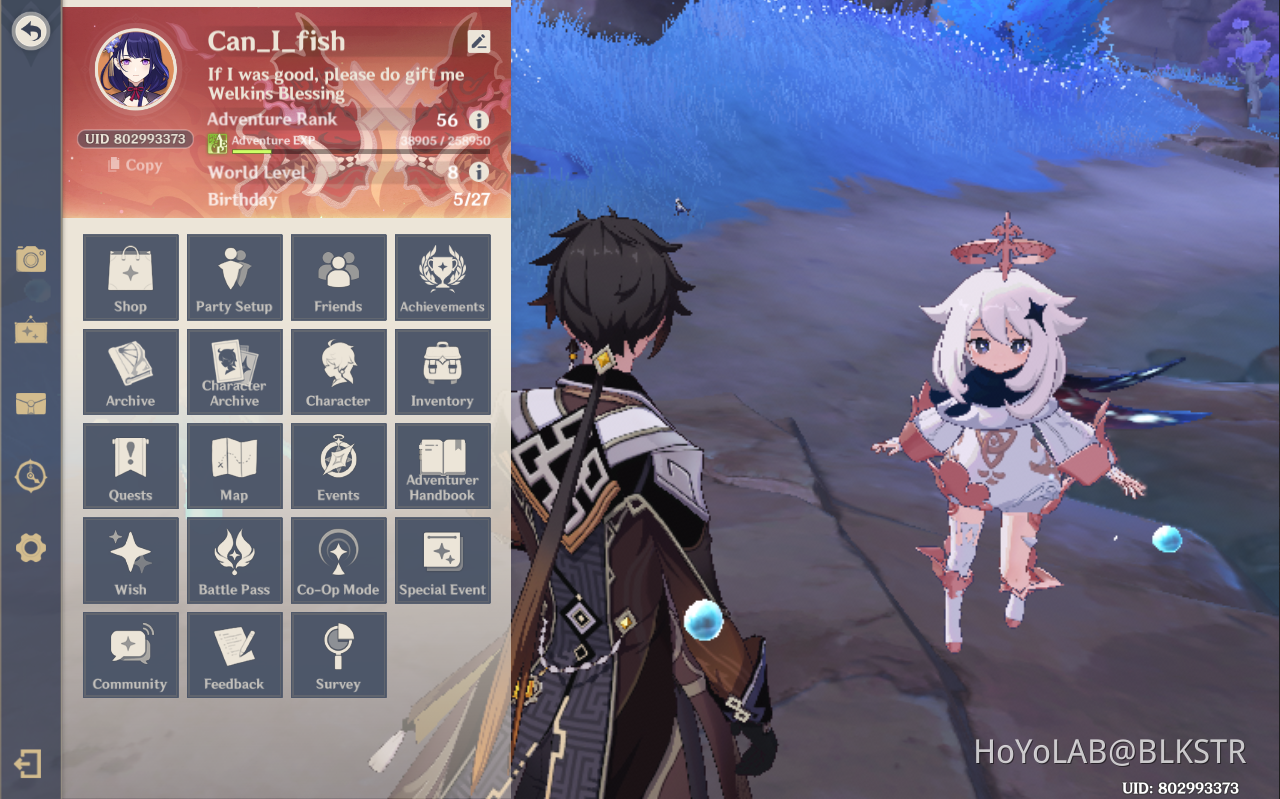View Achievements

[x=442, y=278]
